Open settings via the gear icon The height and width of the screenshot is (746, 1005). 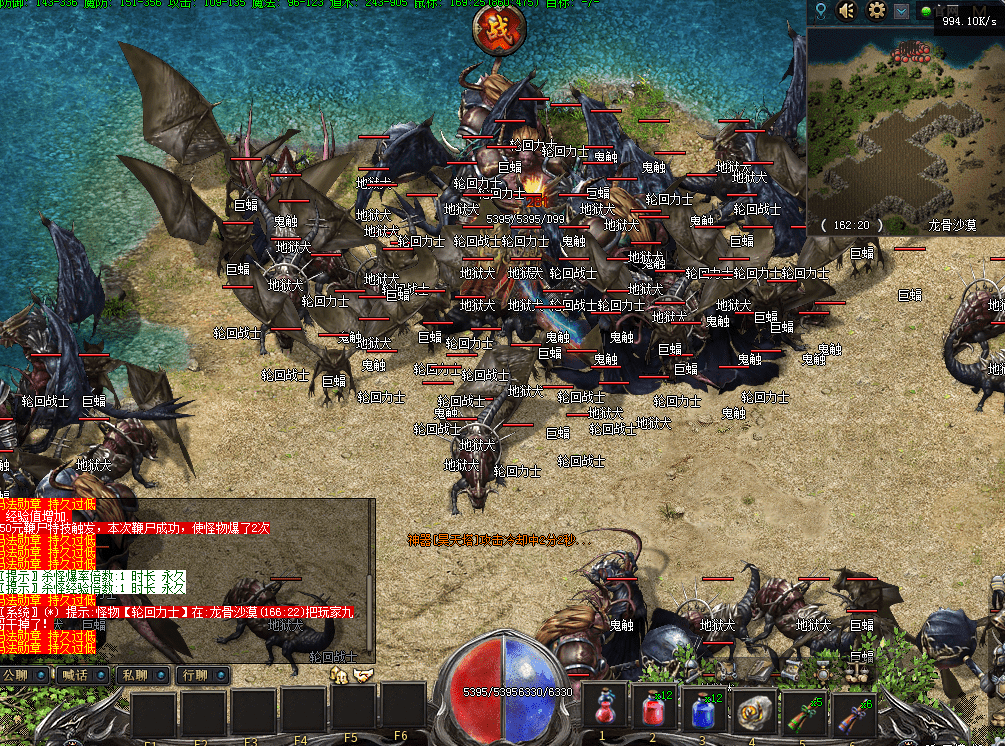tap(877, 11)
